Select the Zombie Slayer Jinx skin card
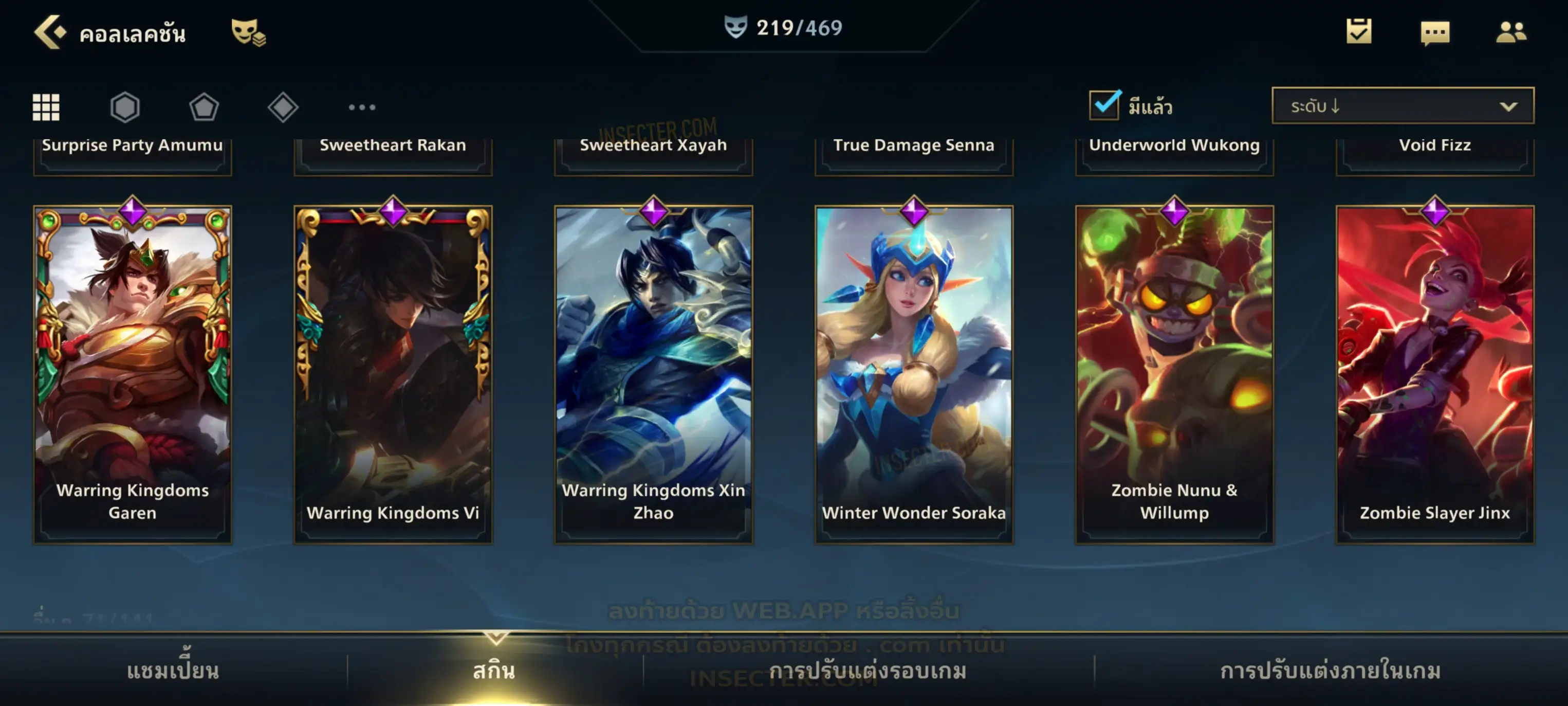The height and width of the screenshot is (706, 1568). click(x=1435, y=373)
